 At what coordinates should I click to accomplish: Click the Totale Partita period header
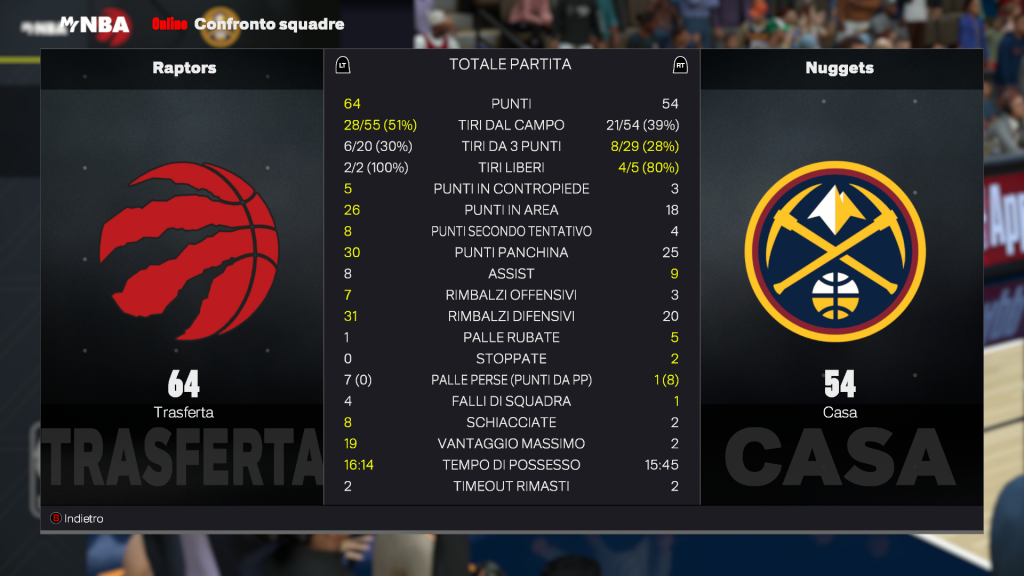510,64
